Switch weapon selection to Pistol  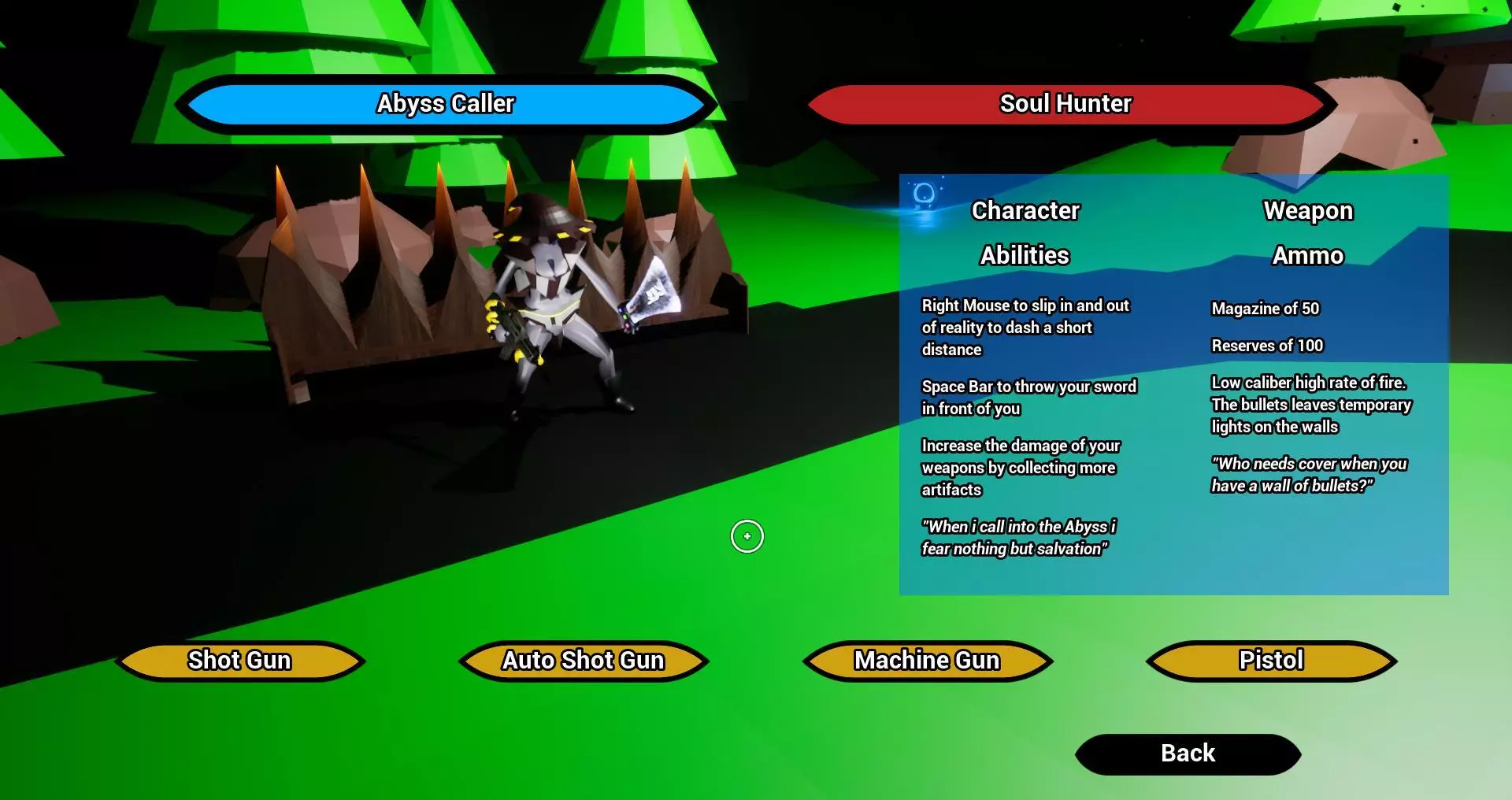coord(1269,660)
